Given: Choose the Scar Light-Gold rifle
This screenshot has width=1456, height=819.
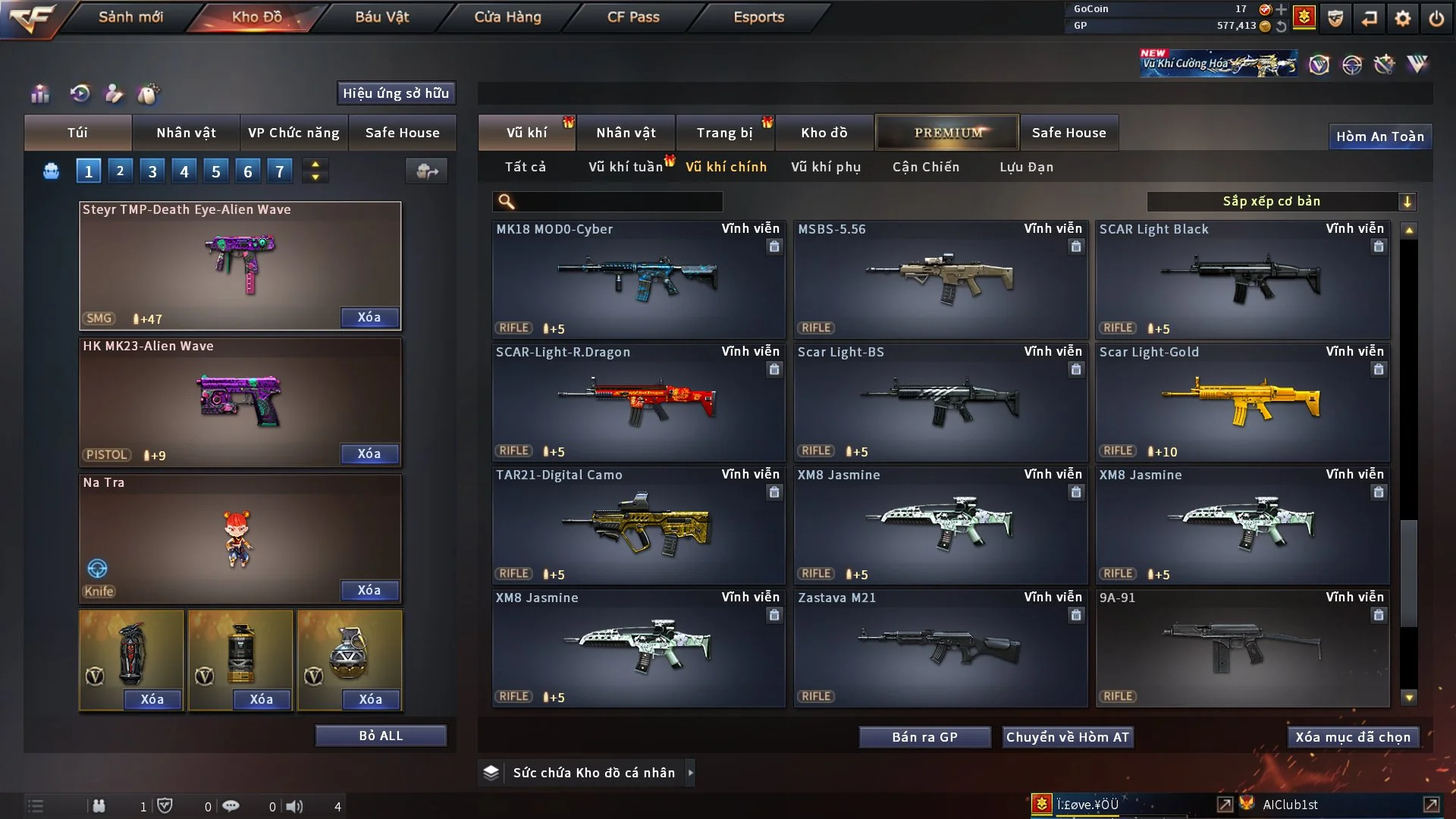Looking at the screenshot, I should pyautogui.click(x=1242, y=402).
